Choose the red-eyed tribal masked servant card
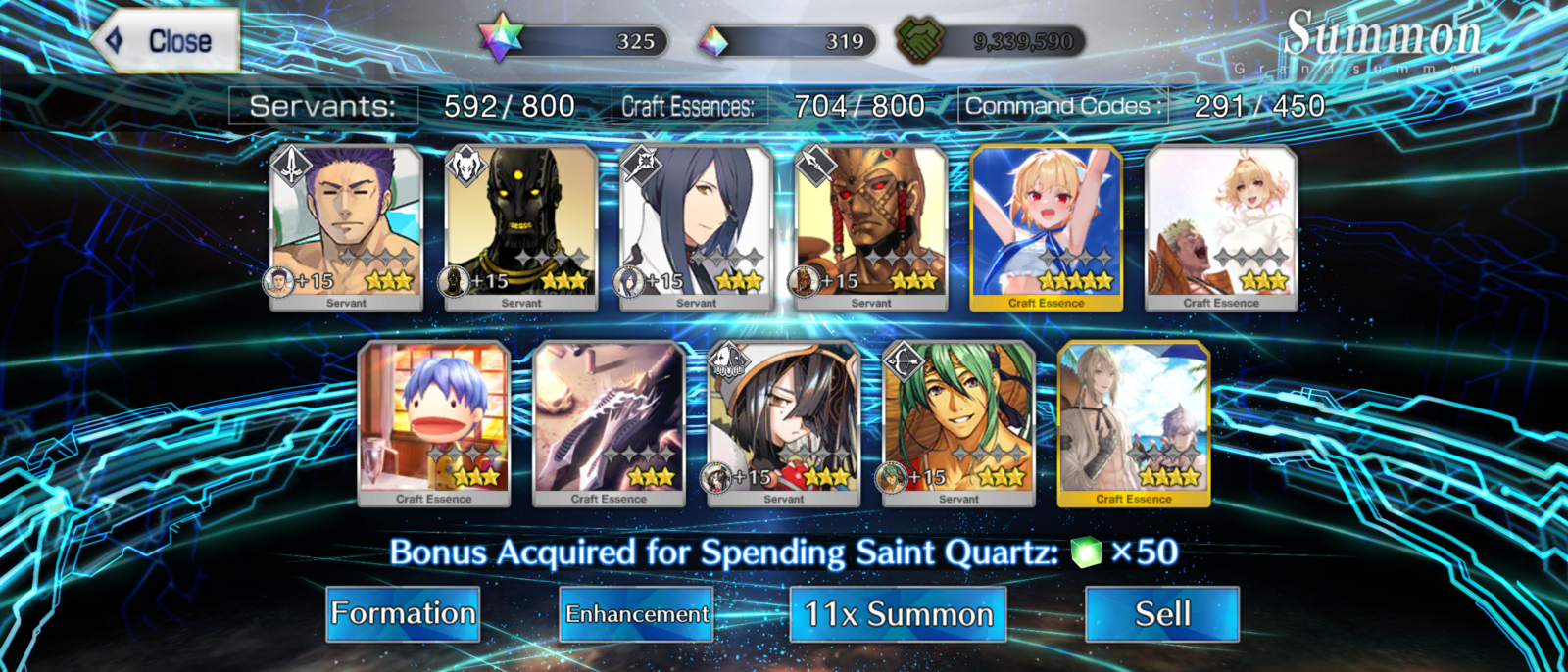 tap(871, 227)
